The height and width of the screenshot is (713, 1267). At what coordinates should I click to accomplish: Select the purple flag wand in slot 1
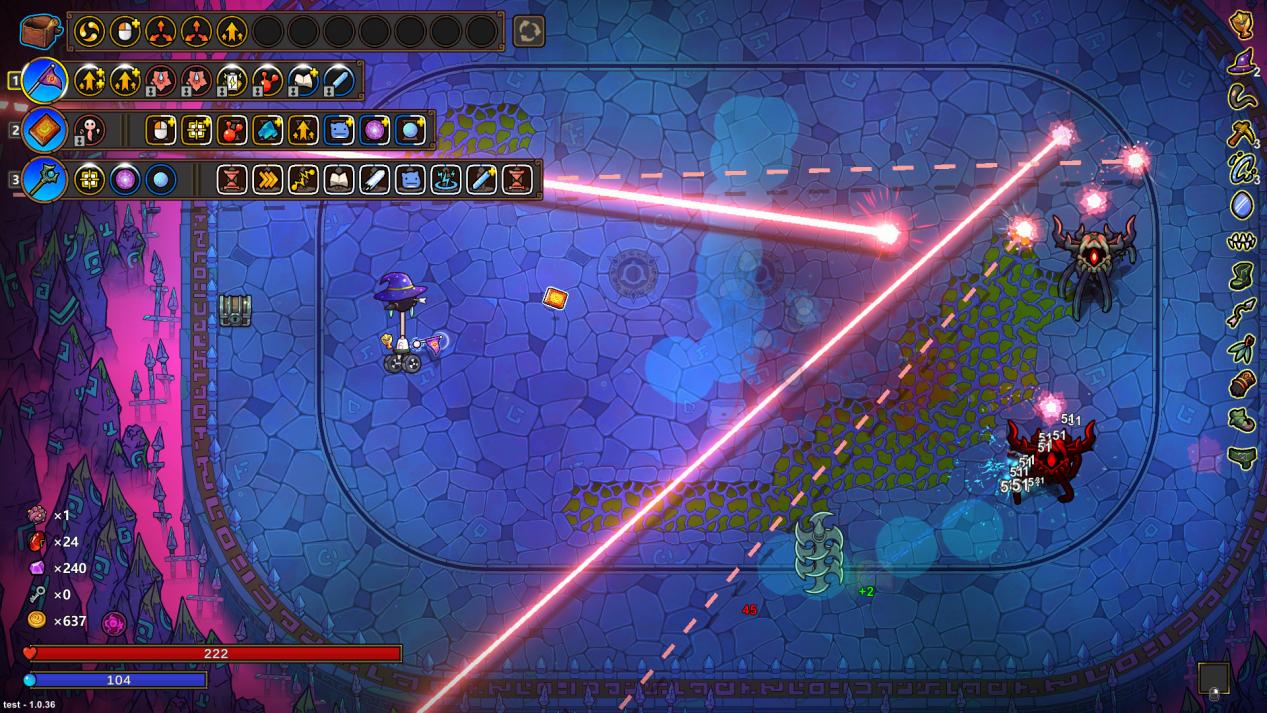coord(44,80)
